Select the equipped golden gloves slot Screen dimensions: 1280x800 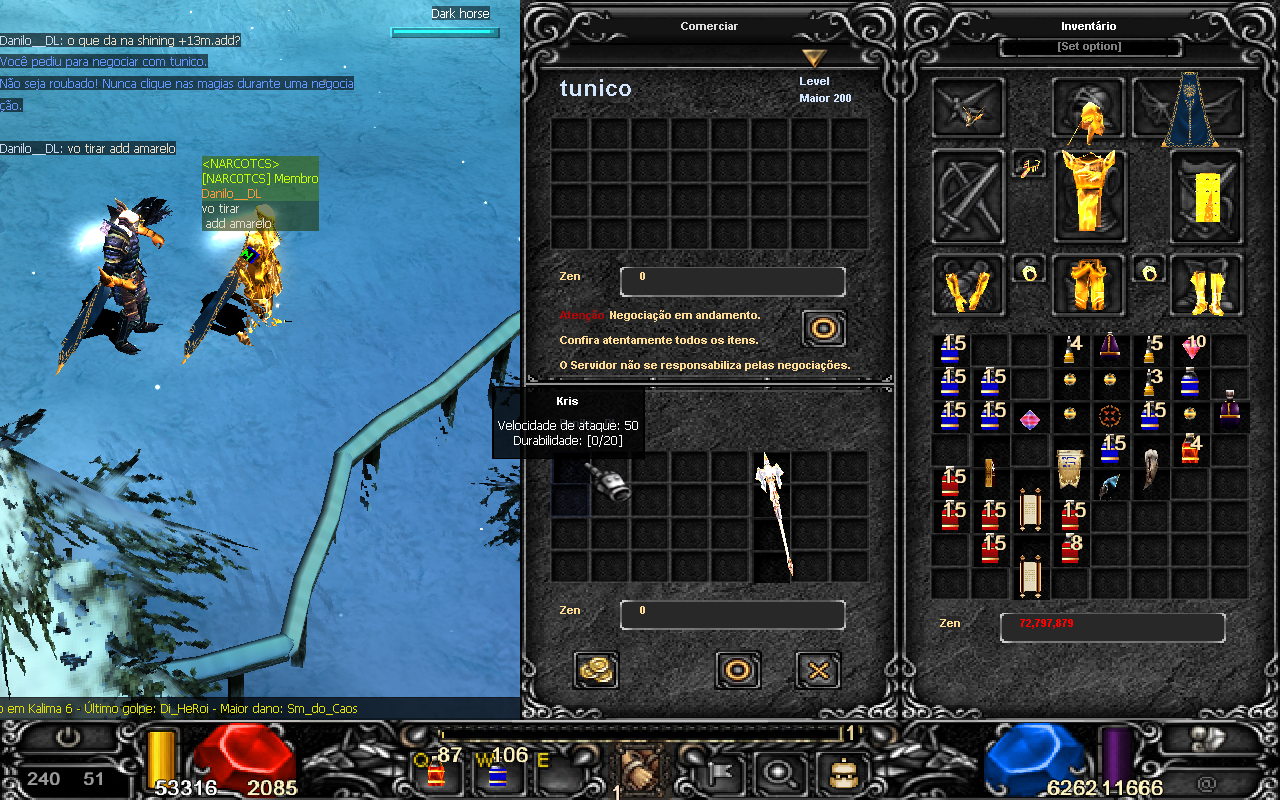tap(967, 286)
